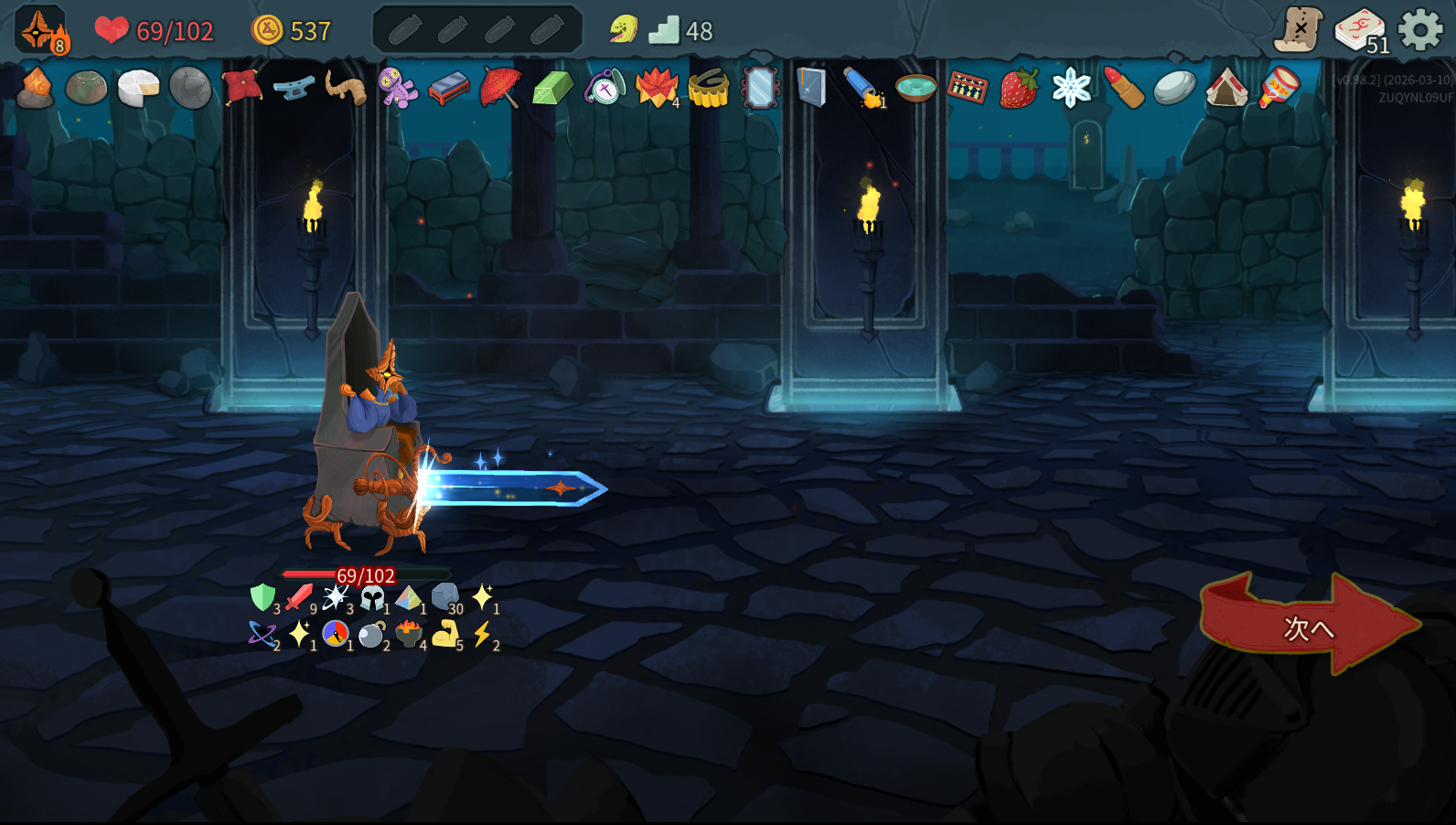Image resolution: width=1456 pixels, height=825 pixels.
Task: Inspect the red cushion relic
Action: click(242, 87)
